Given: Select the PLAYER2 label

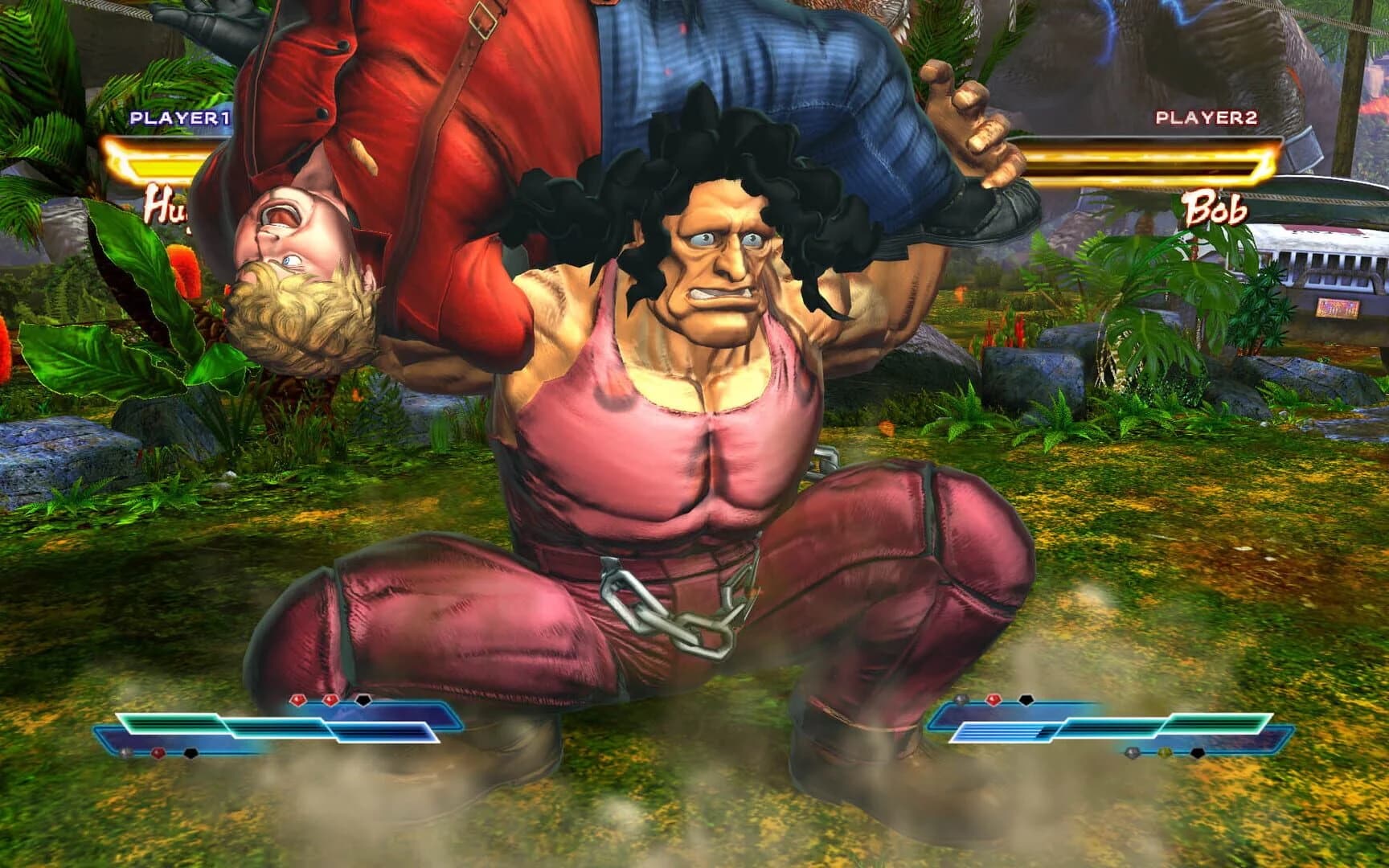Looking at the screenshot, I should point(1207,117).
